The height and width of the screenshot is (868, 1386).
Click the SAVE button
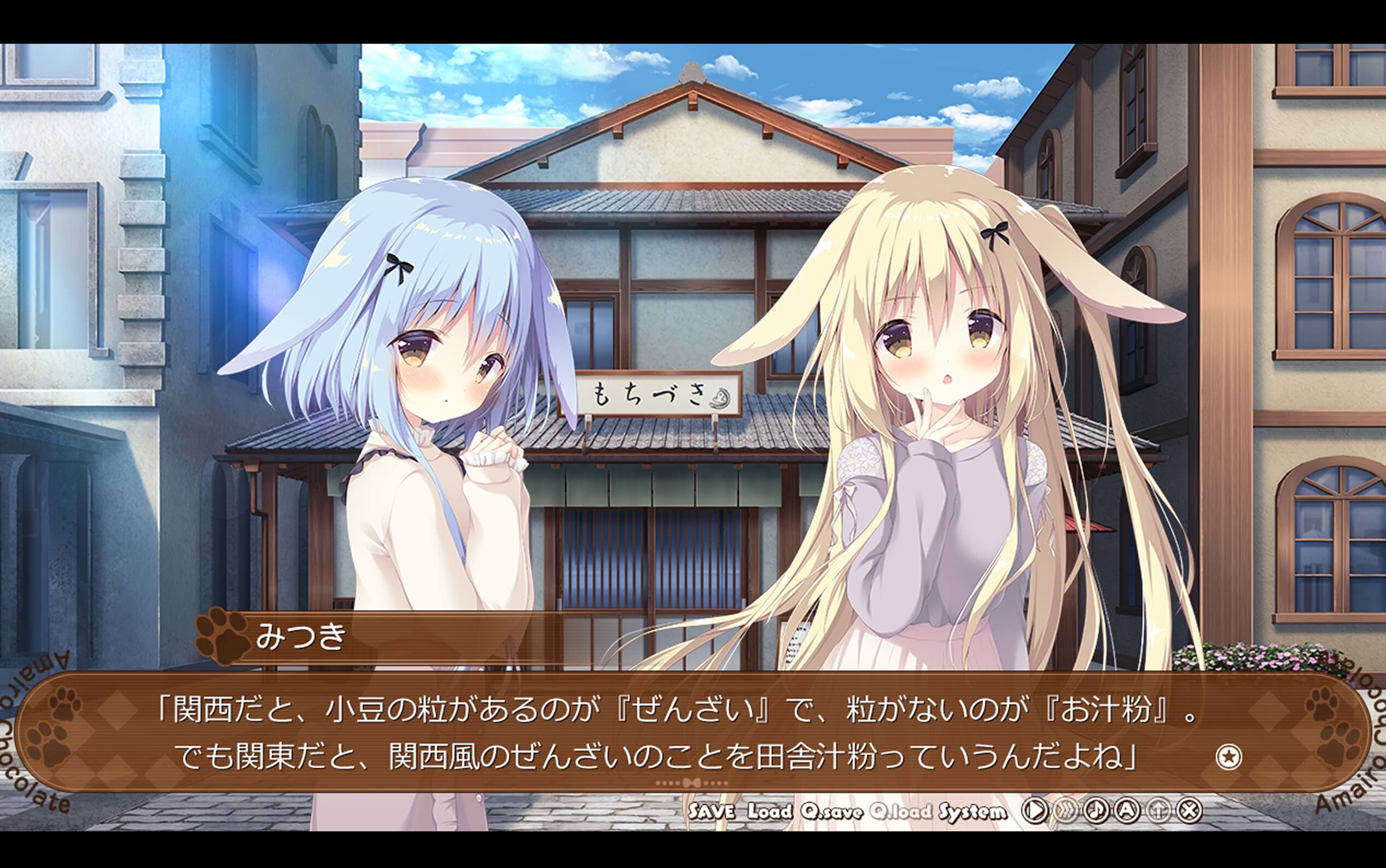point(712,811)
